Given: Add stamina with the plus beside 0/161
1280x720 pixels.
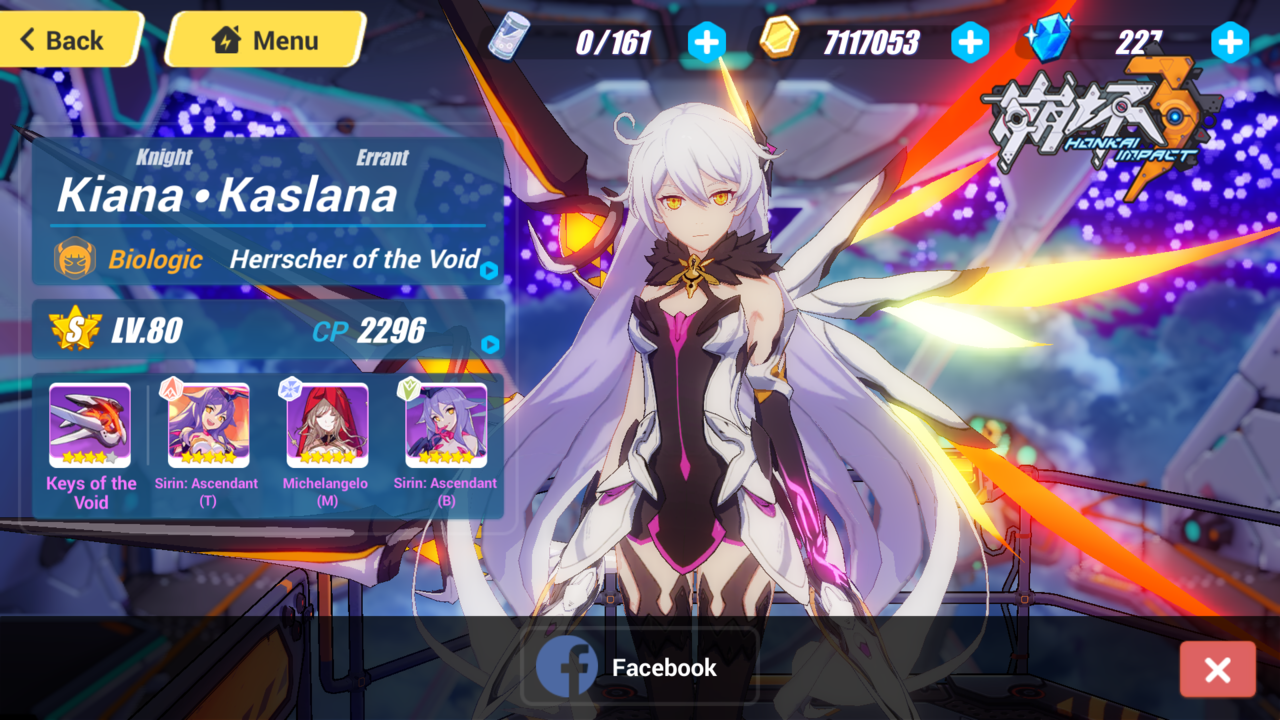Looking at the screenshot, I should (707, 43).
